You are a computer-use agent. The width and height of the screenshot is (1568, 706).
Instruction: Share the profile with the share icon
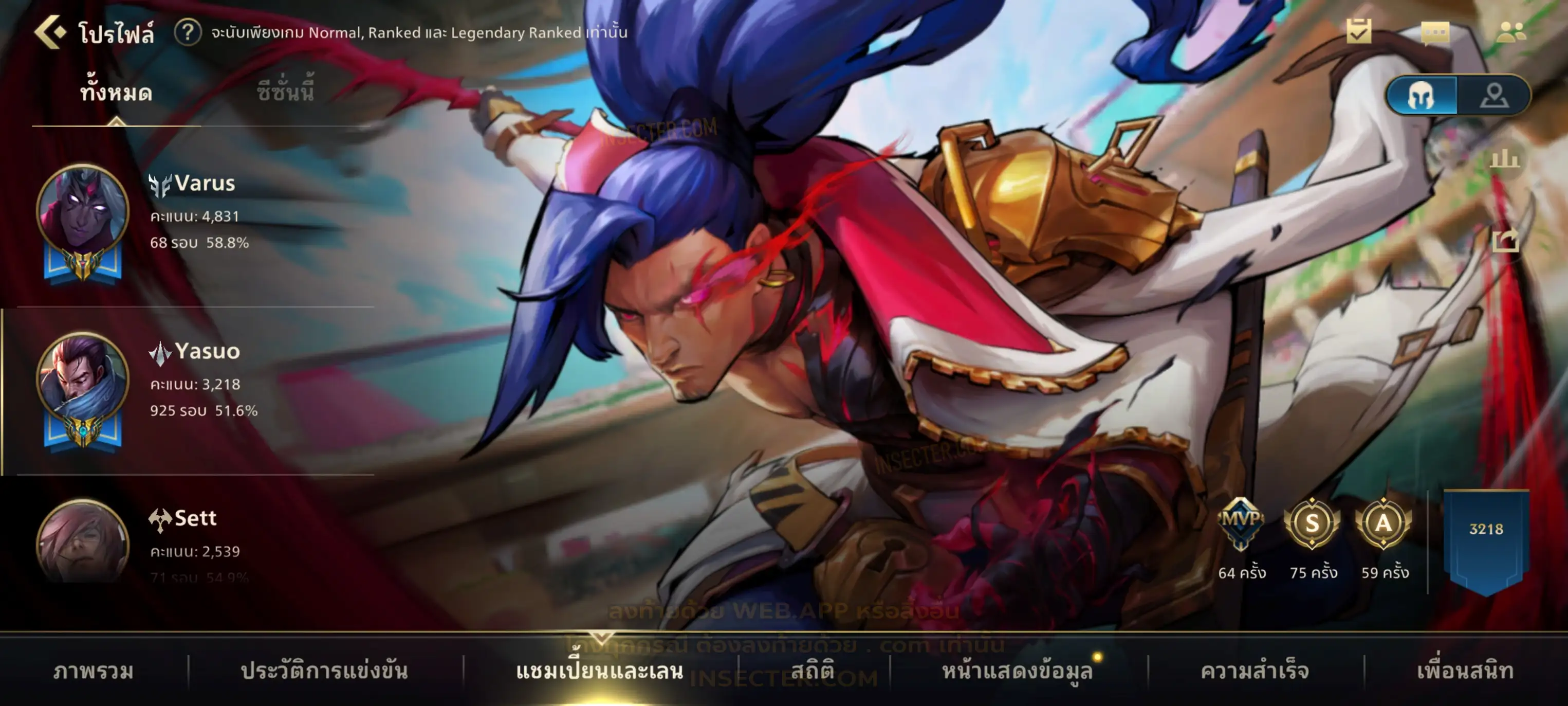tap(1505, 240)
